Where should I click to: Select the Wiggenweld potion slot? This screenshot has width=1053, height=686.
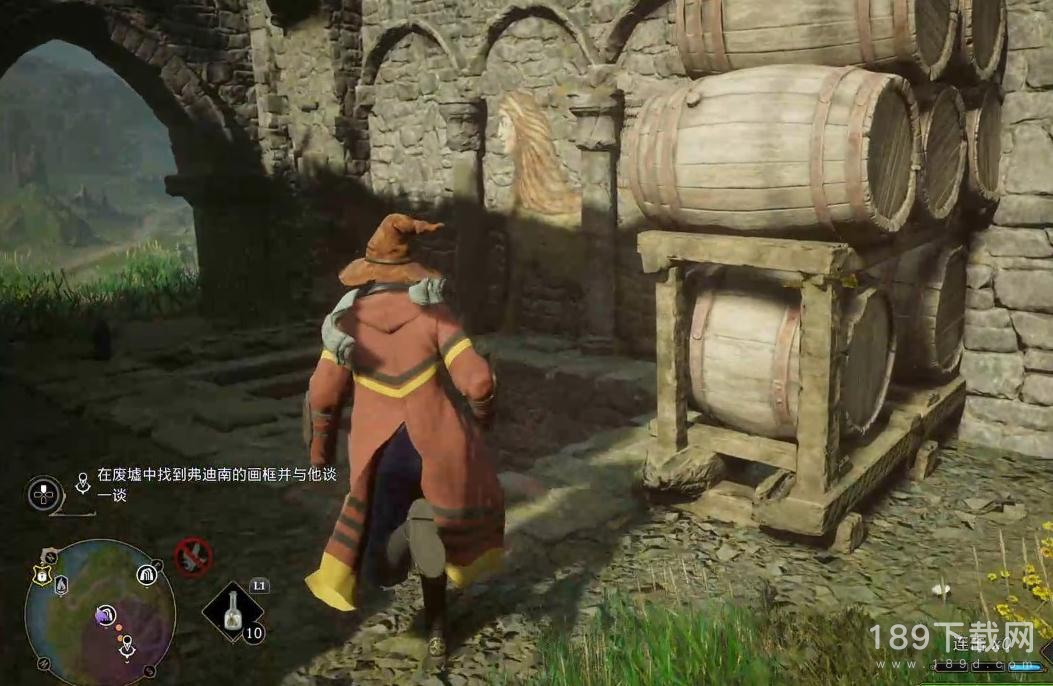233,610
